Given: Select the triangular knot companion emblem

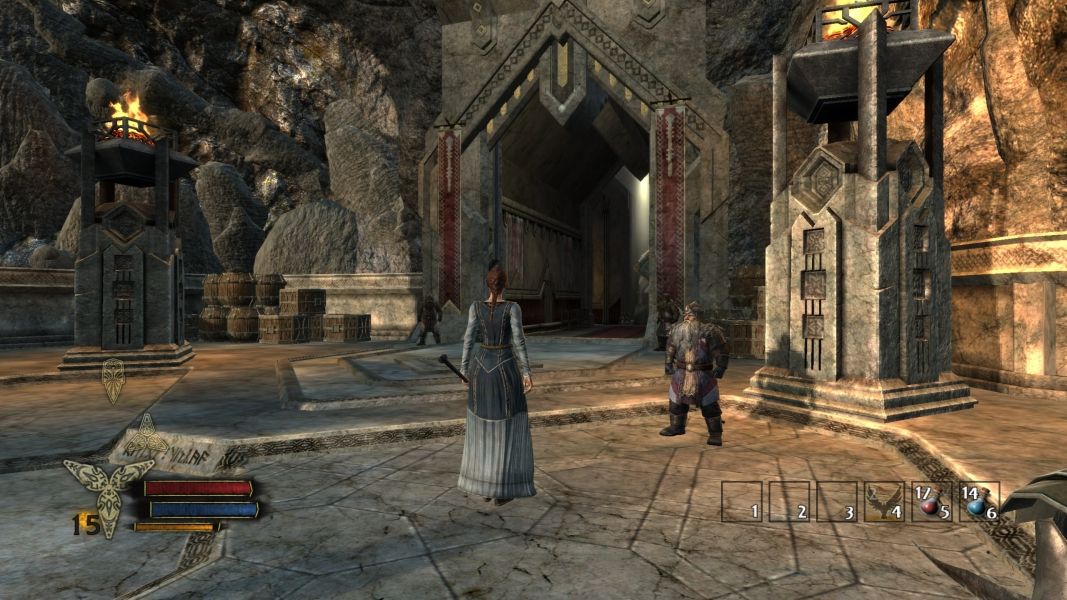Looking at the screenshot, I should coord(146,437).
